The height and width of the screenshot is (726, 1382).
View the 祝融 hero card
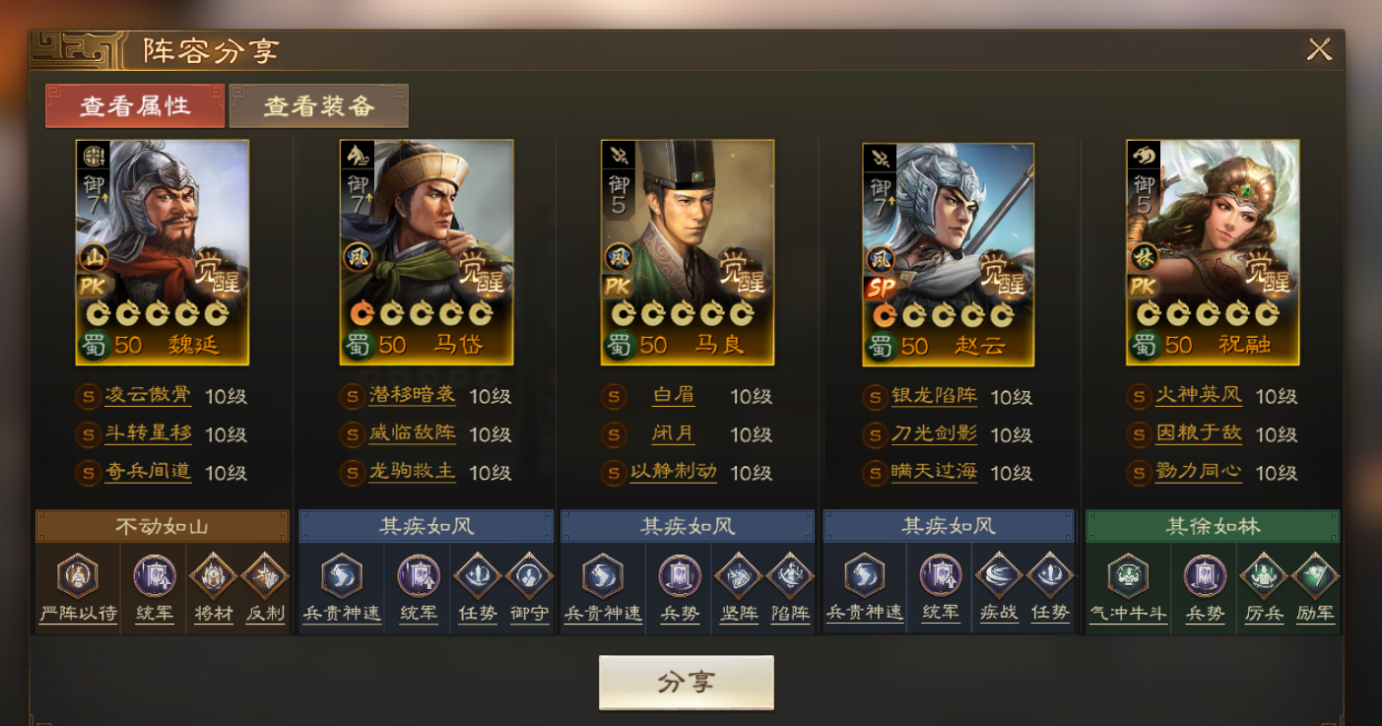[1212, 252]
